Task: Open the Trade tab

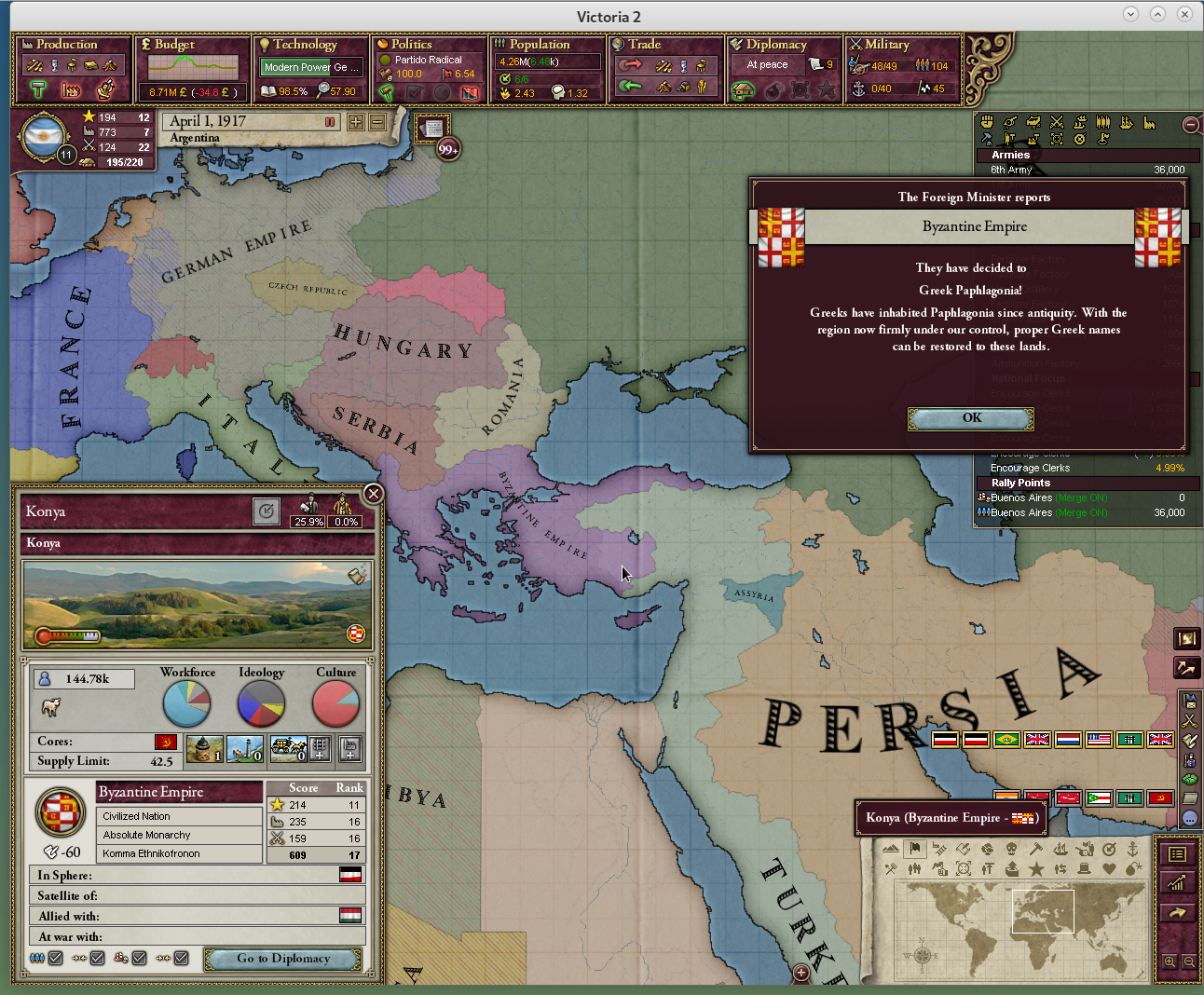Action: coord(644,45)
